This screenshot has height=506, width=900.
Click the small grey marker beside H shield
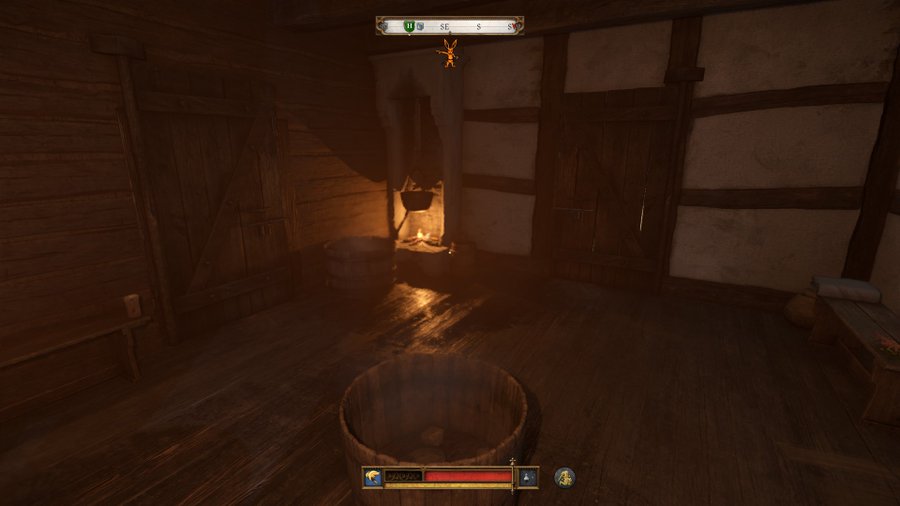click(421, 27)
